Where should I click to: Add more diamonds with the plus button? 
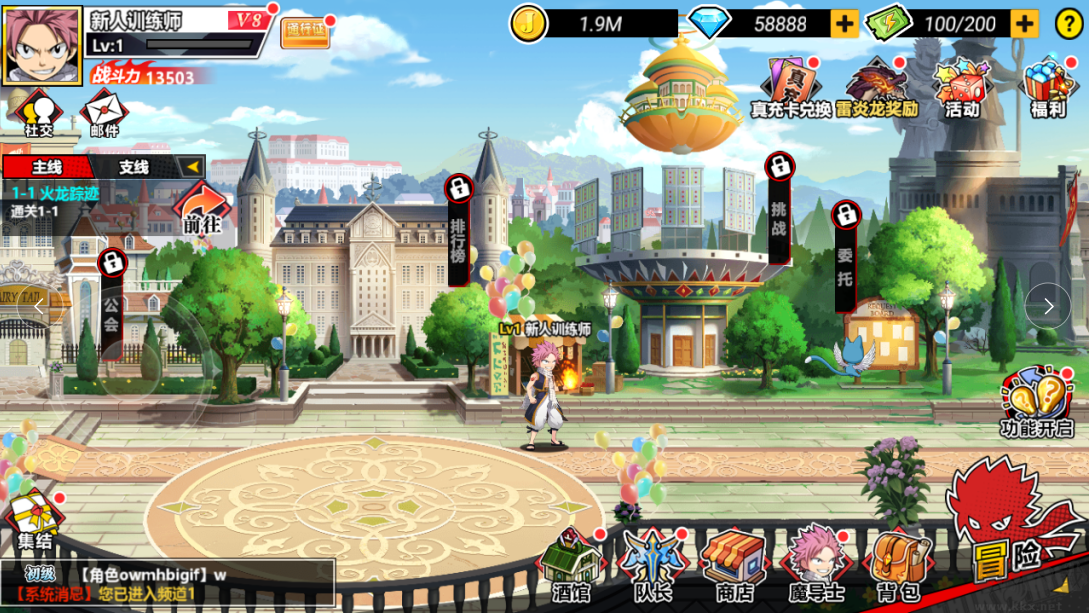point(845,24)
